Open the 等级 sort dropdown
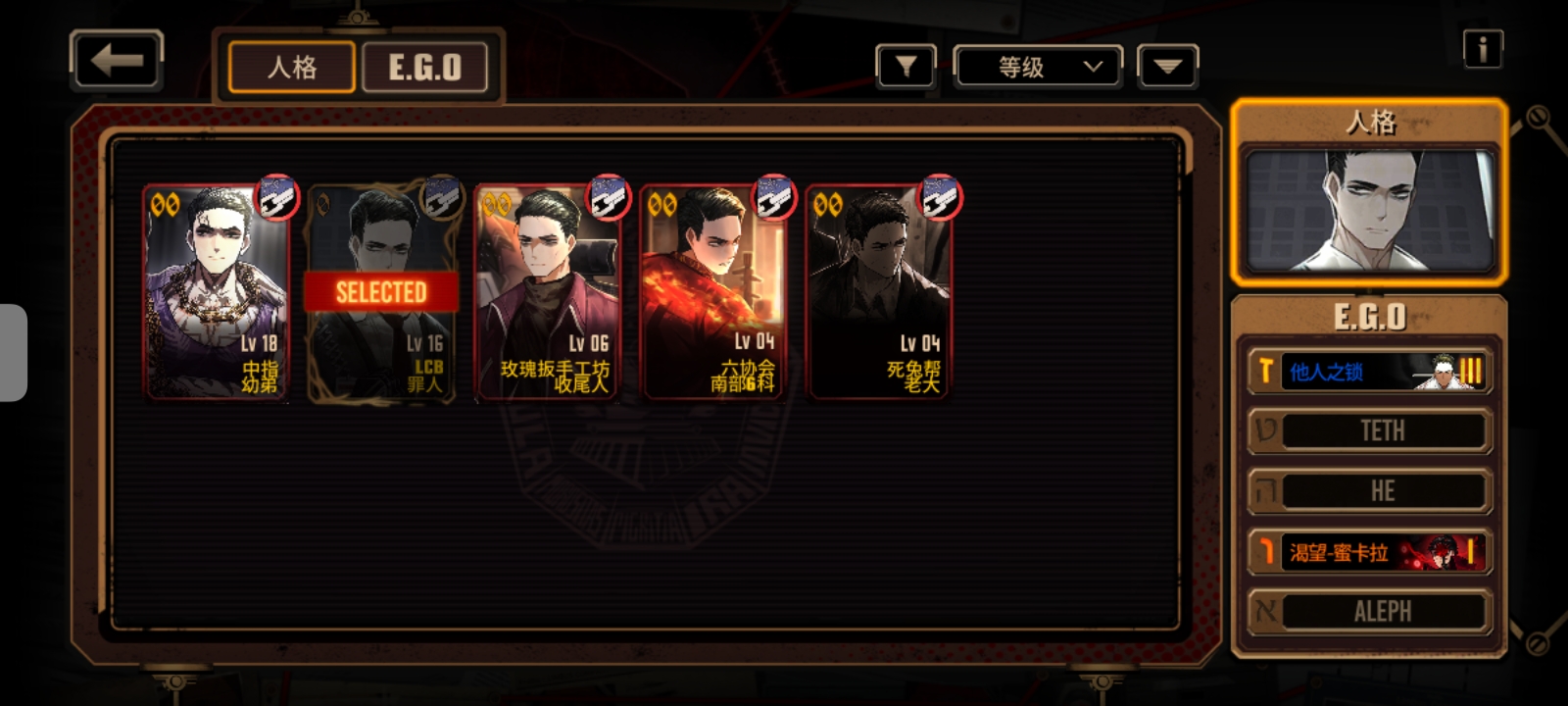Image resolution: width=1568 pixels, height=706 pixels. 1038,67
